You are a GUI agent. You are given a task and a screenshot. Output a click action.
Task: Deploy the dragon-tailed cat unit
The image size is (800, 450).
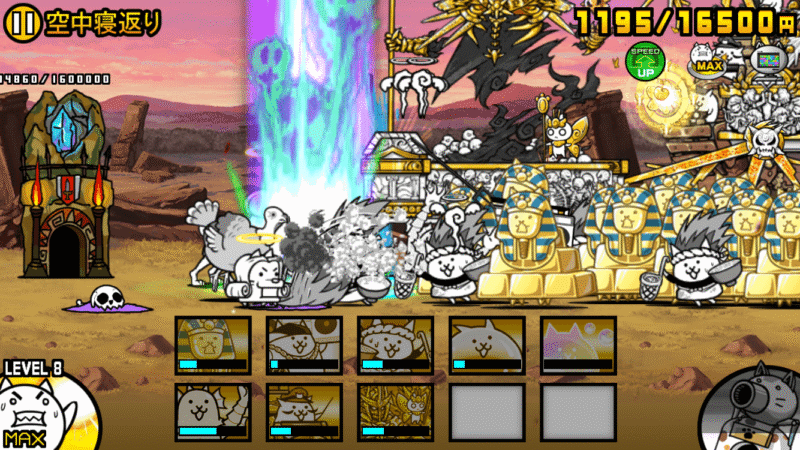pos(212,412)
